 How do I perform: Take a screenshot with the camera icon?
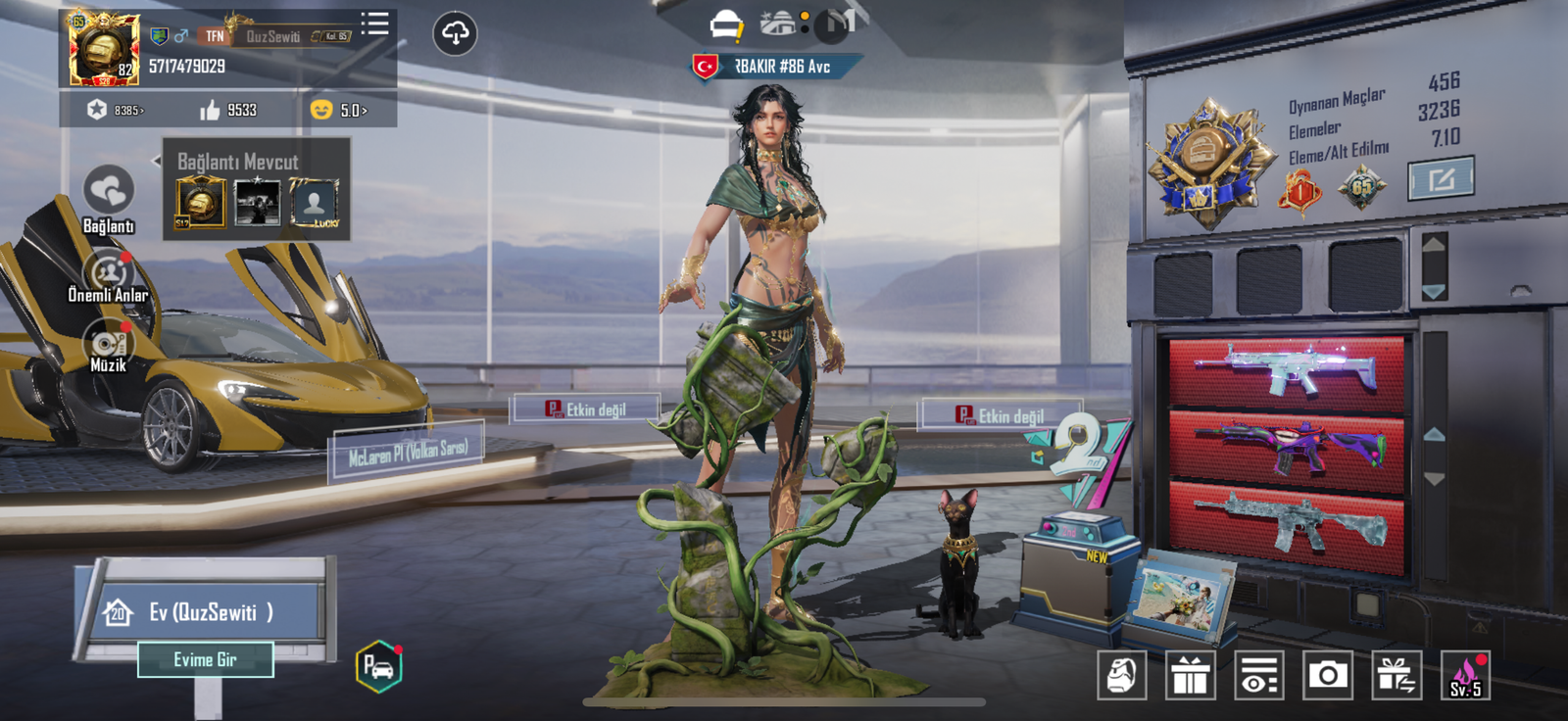[1328, 675]
